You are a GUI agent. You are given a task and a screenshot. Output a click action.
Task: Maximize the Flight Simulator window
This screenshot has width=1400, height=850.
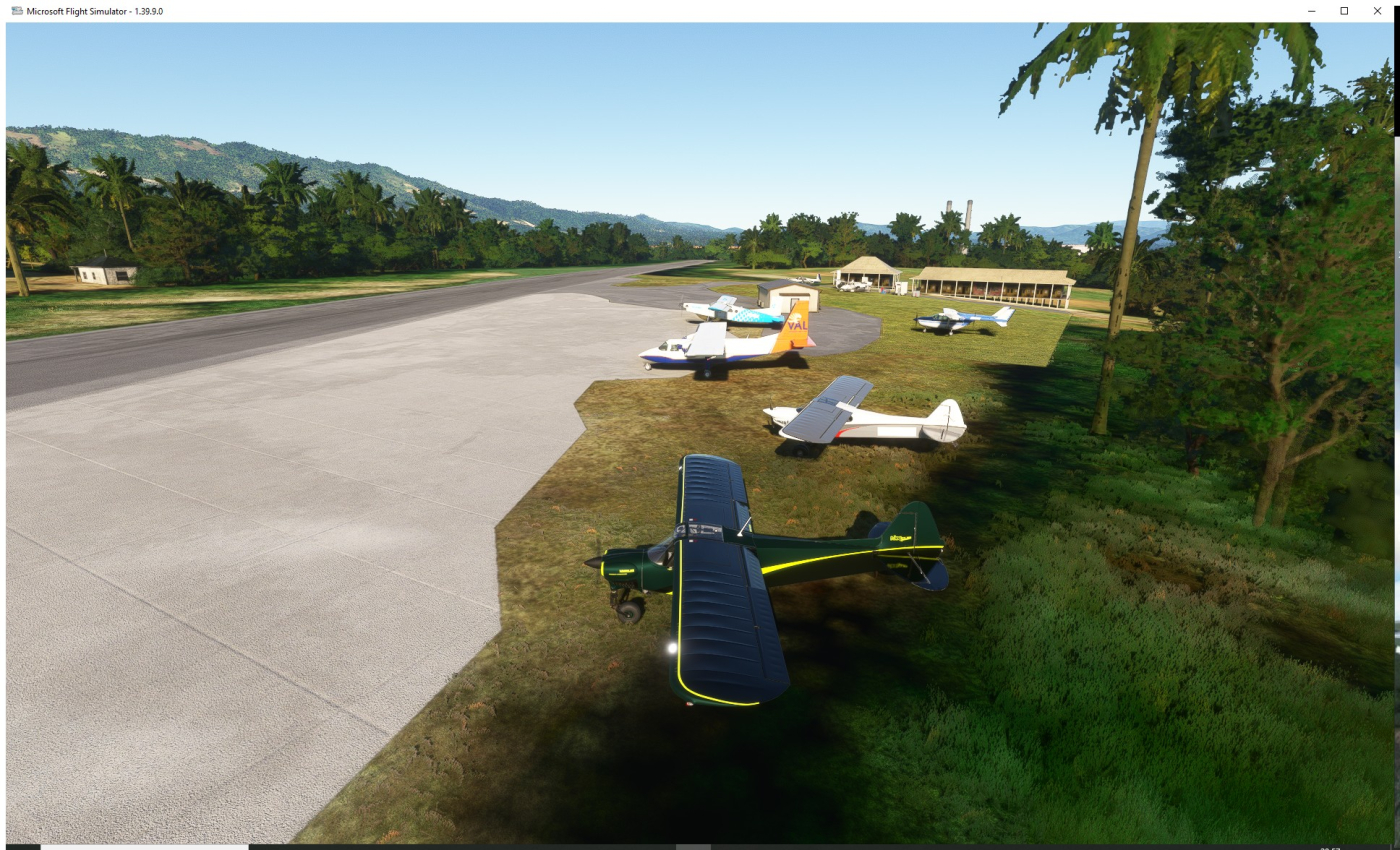(x=1344, y=11)
